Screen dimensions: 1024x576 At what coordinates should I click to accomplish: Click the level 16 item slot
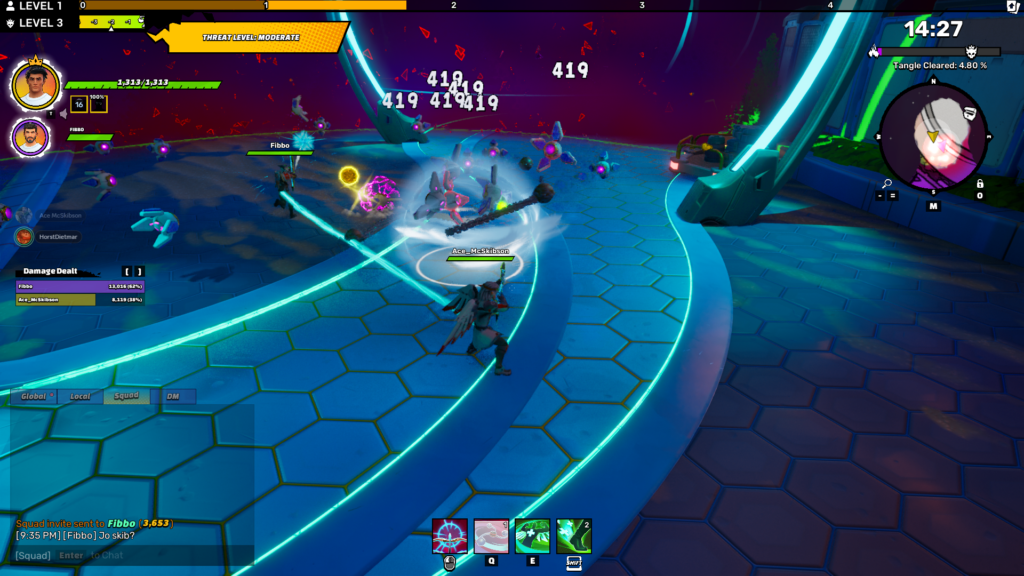pos(78,104)
